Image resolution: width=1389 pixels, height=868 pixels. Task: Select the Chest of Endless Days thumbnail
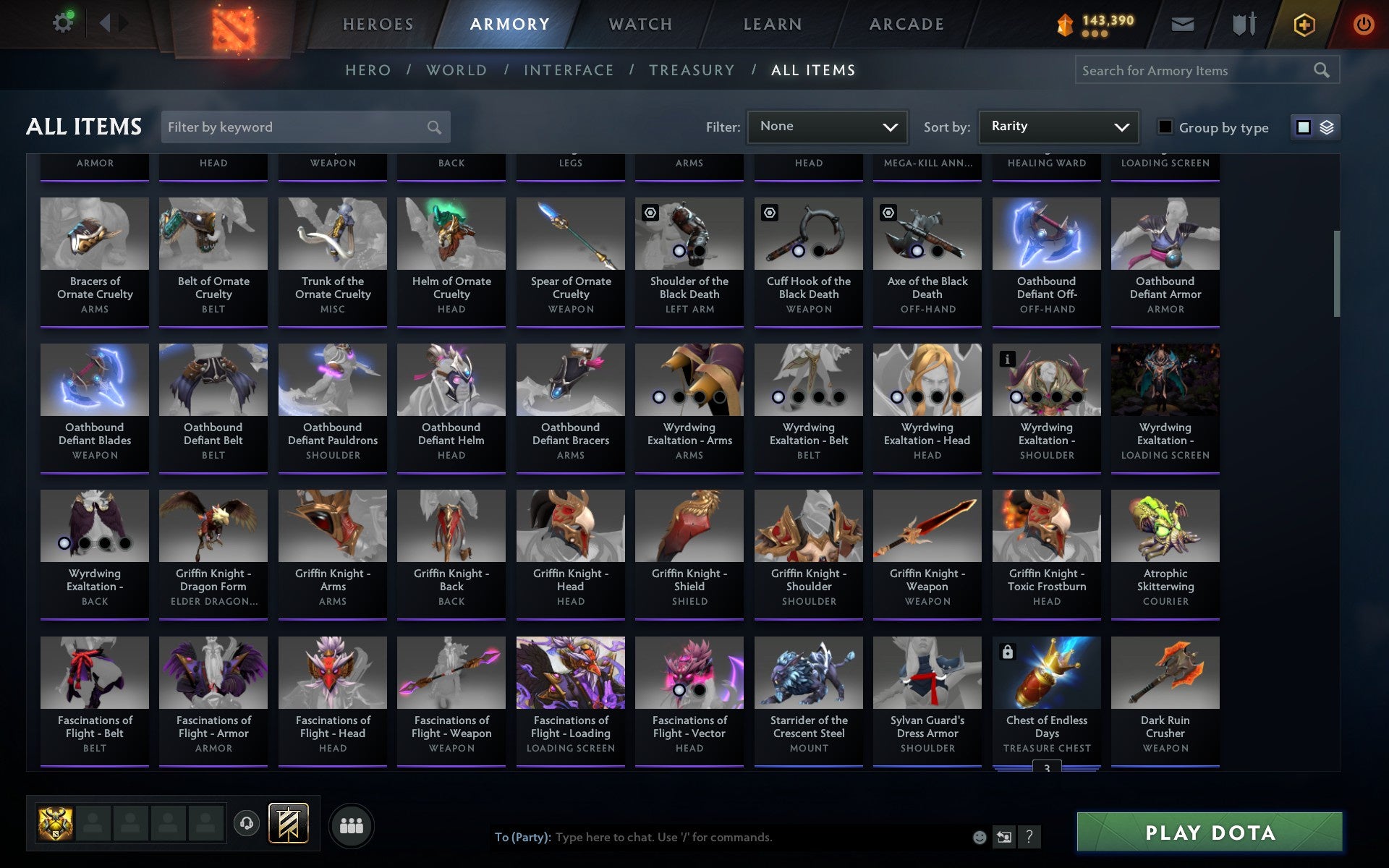(1046, 672)
